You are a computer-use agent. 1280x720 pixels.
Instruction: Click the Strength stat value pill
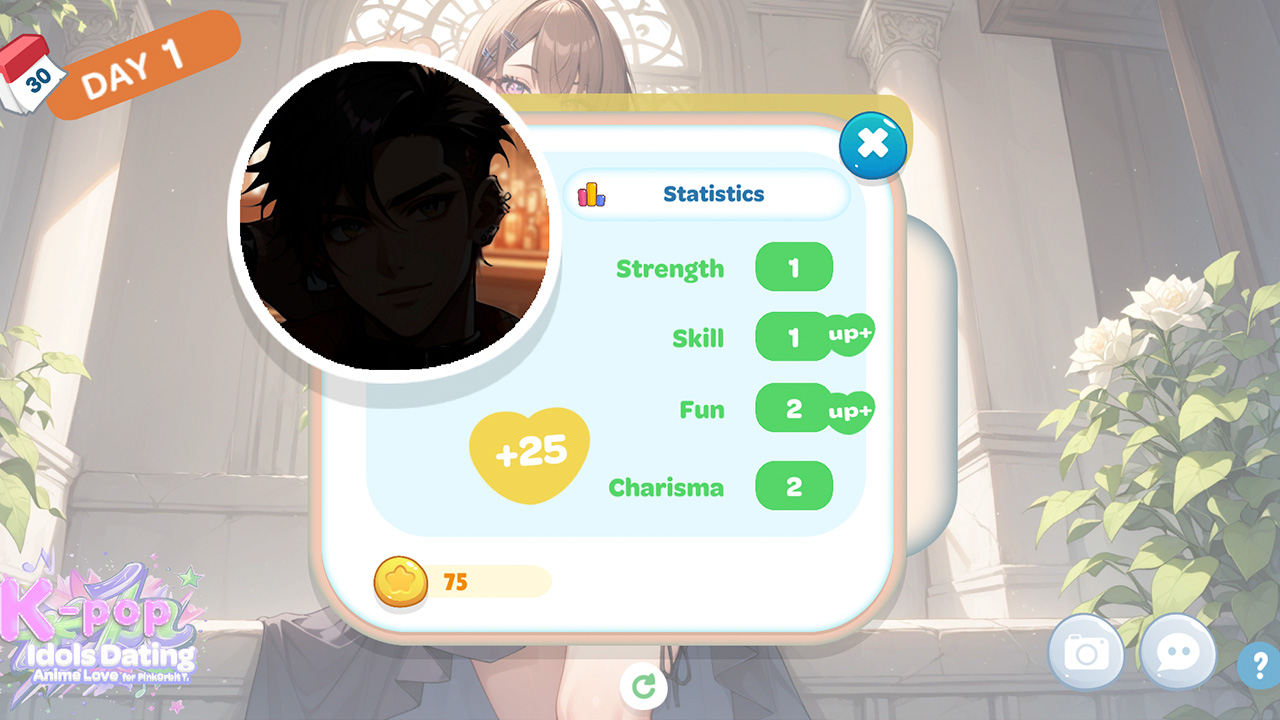(x=794, y=267)
